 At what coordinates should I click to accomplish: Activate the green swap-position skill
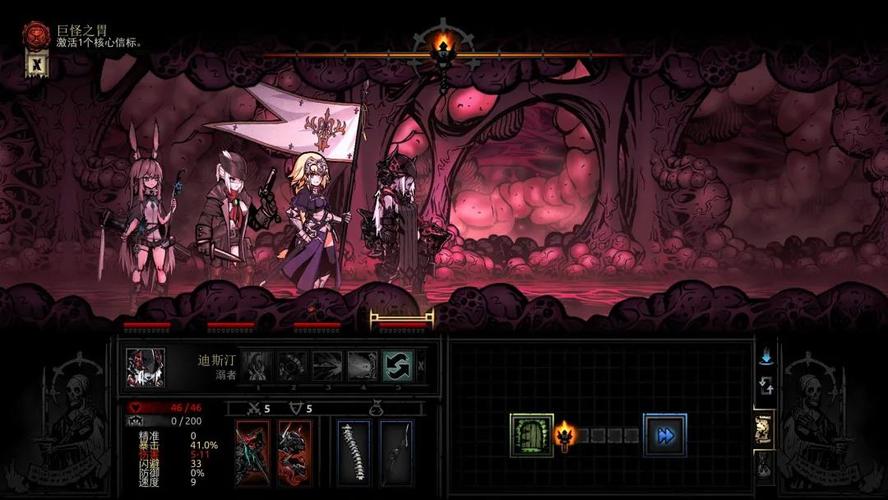tap(397, 366)
